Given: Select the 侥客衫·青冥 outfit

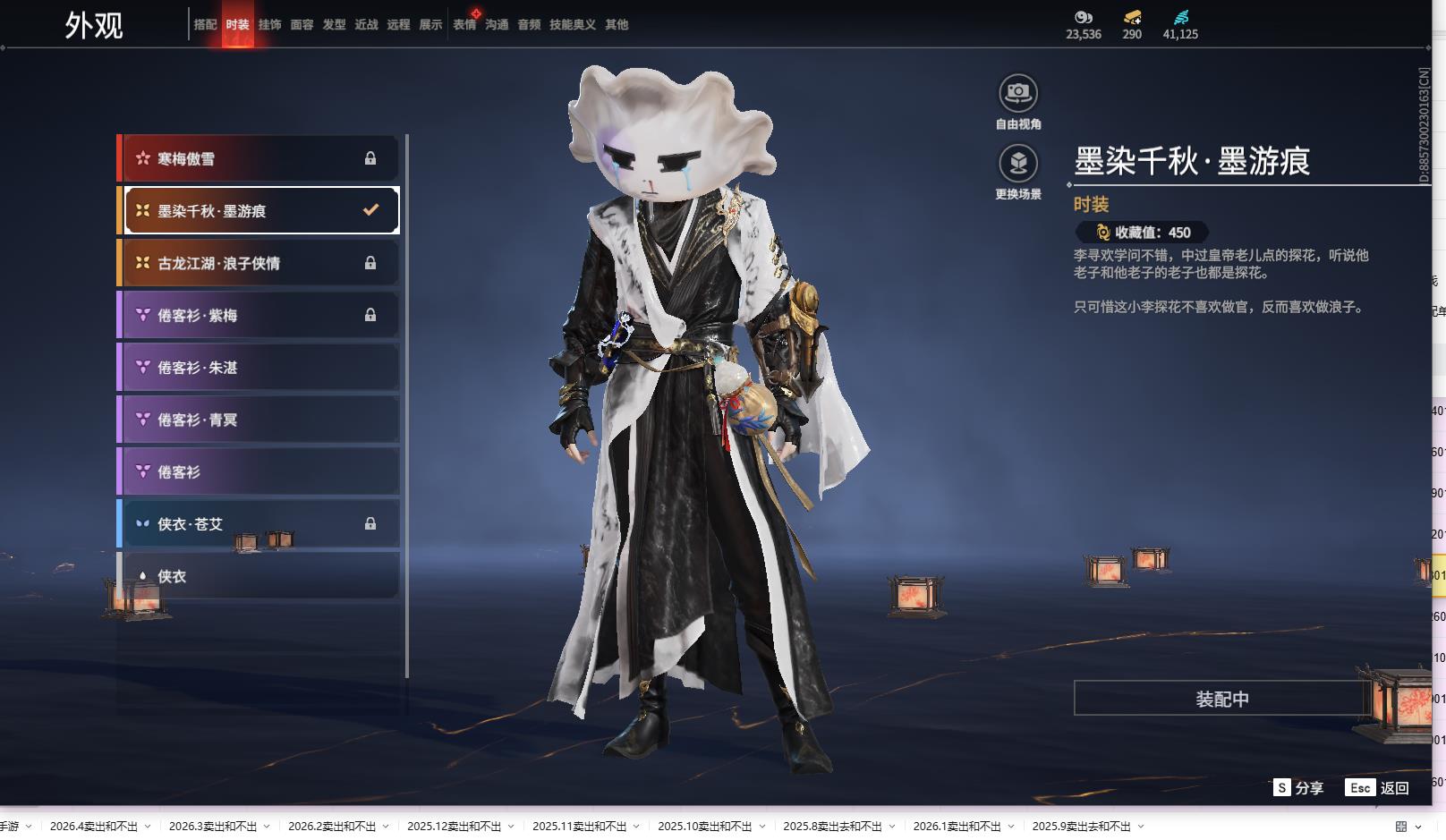Looking at the screenshot, I should click(x=259, y=420).
